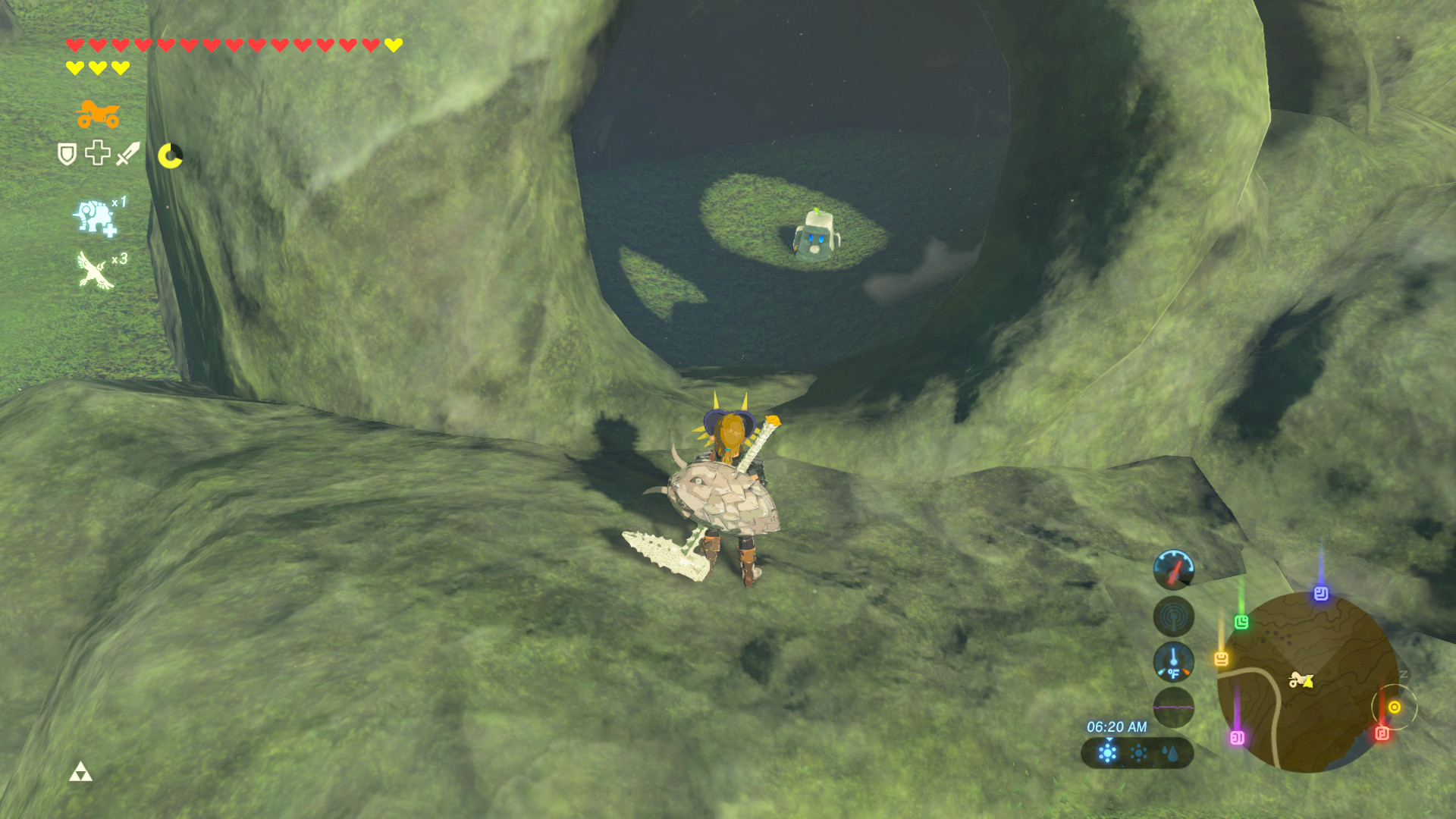Click the 06:20 AM time display

tap(1119, 726)
